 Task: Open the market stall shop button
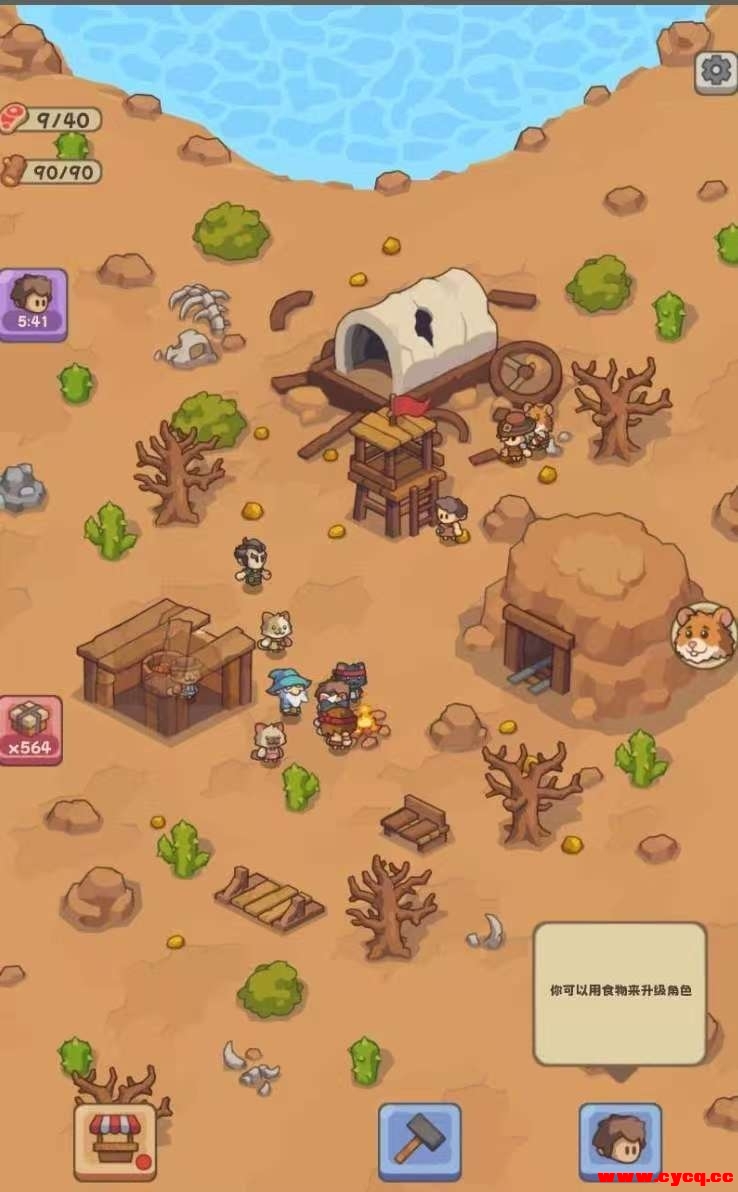pyautogui.click(x=115, y=1141)
